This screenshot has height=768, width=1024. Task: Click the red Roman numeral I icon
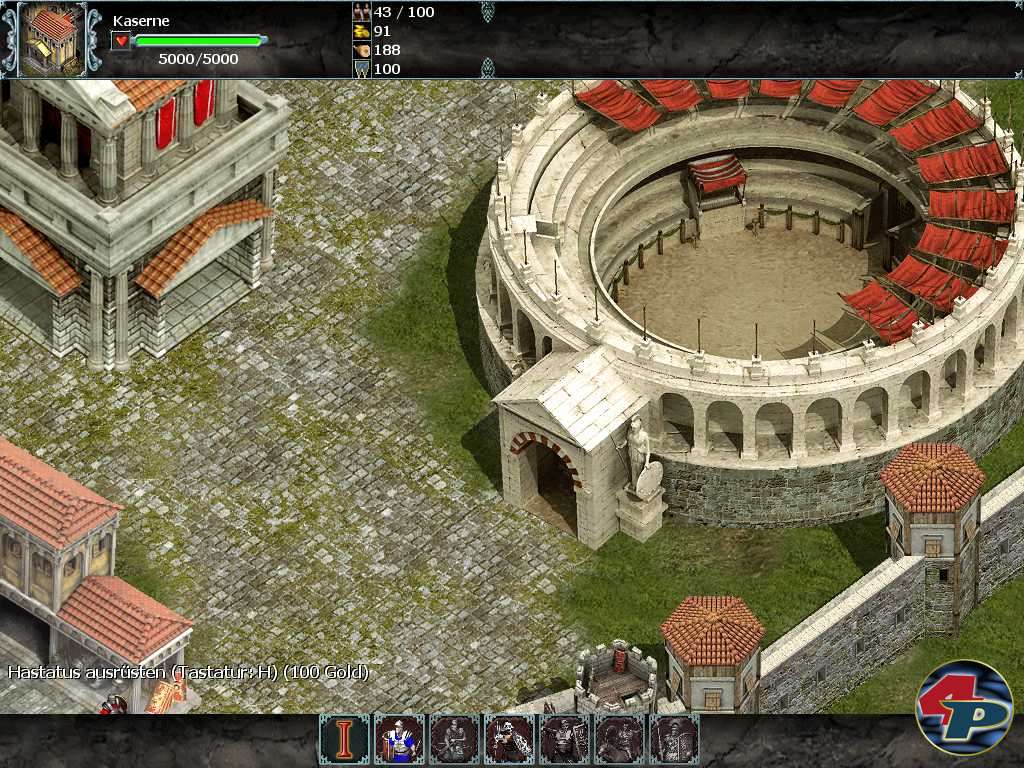point(344,740)
